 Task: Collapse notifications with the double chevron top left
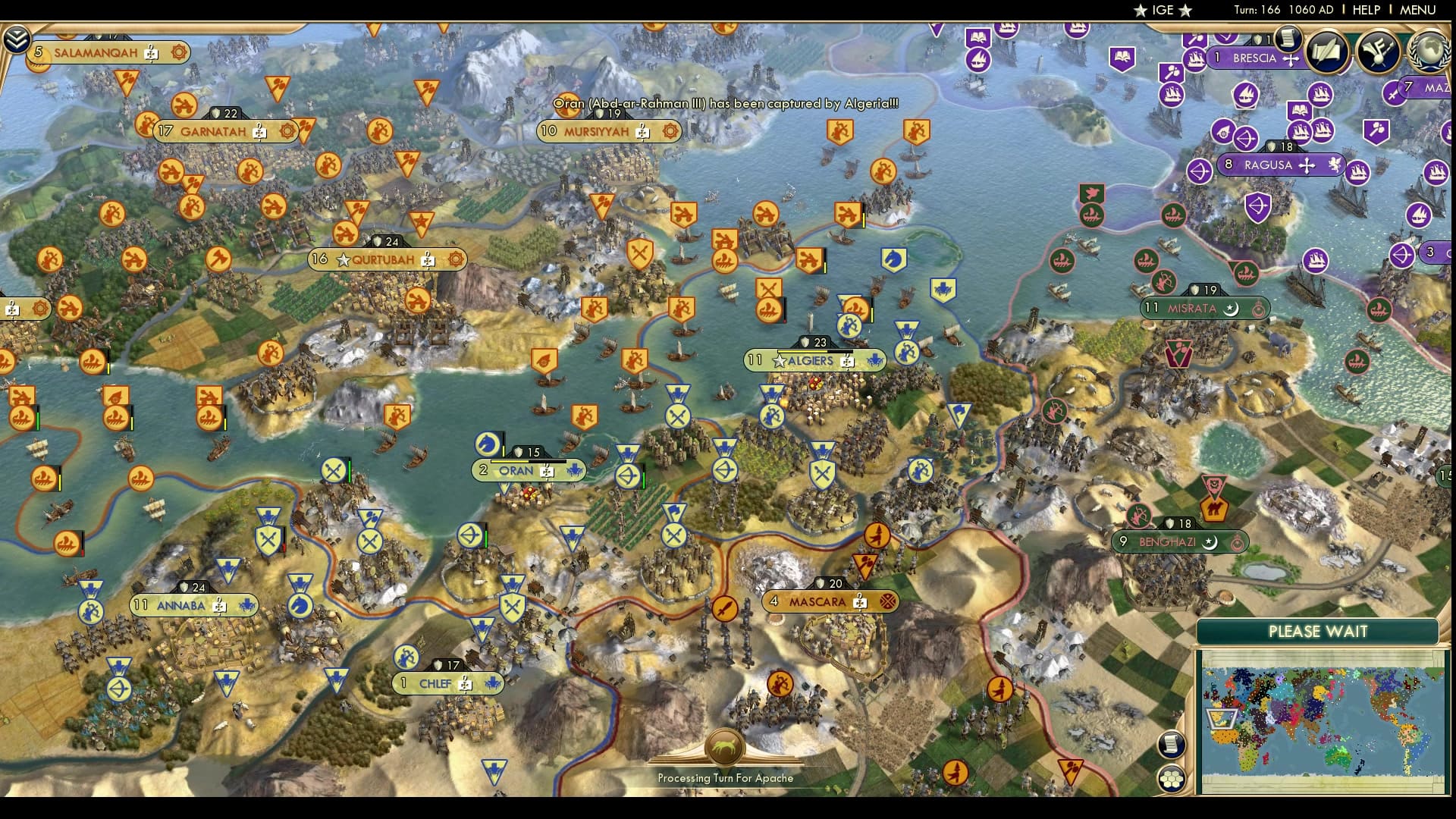coord(17,38)
